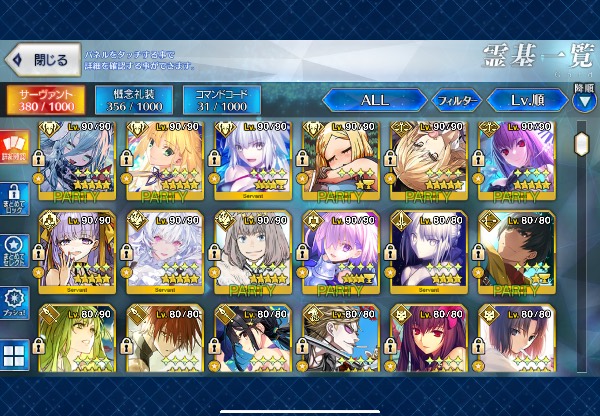Open the フィルター filter options

tap(456, 100)
